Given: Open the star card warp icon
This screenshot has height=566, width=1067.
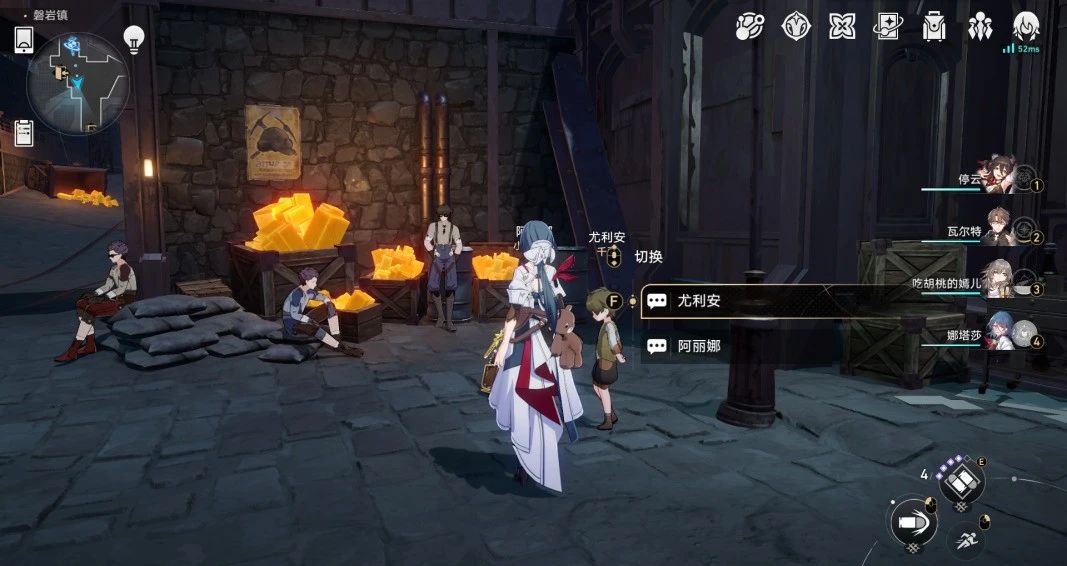Looking at the screenshot, I should click(888, 27).
